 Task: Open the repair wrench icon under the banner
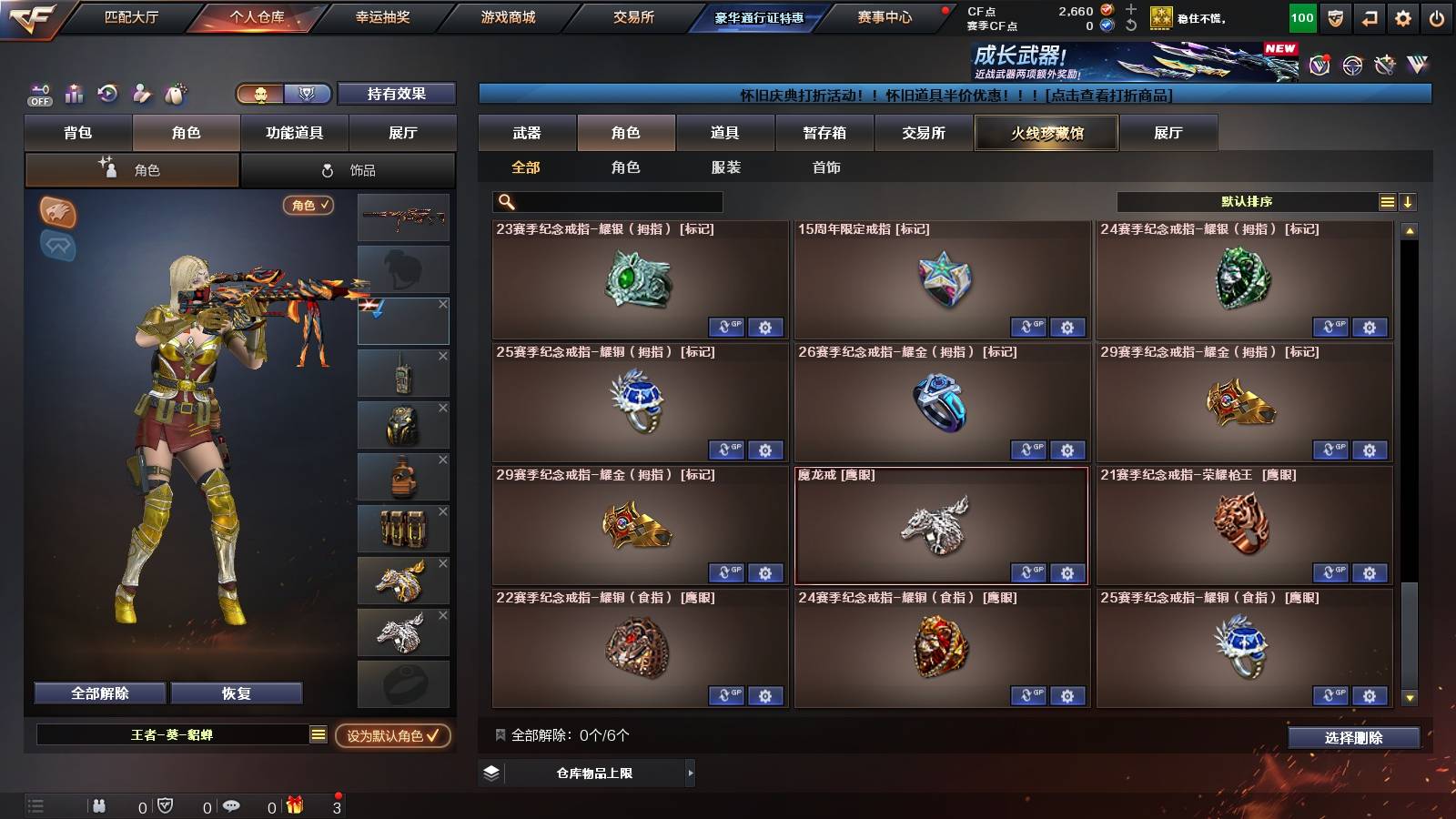(x=1383, y=64)
